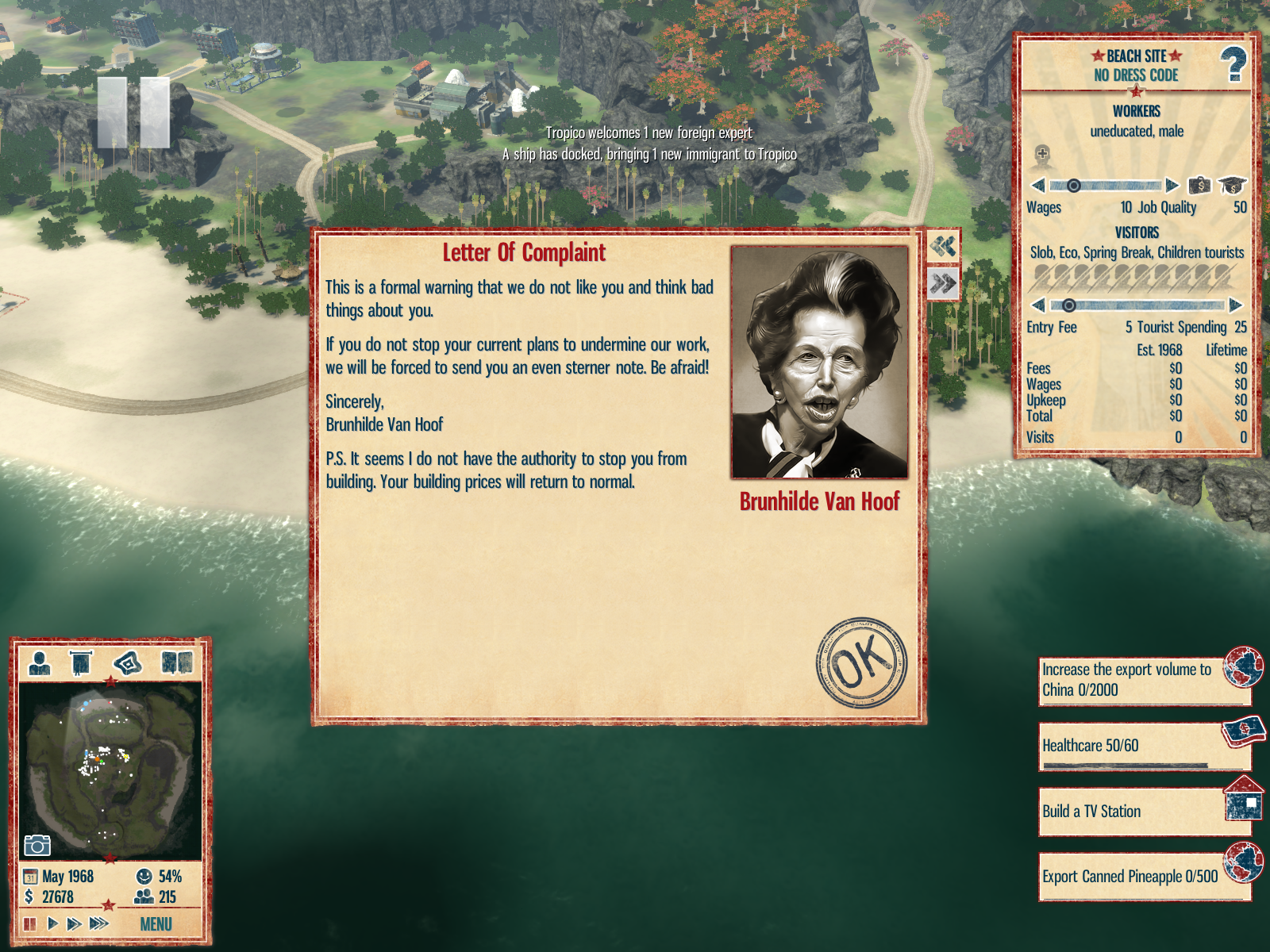Click the graduation cap icon
This screenshot has width=1270, height=952.
pos(1231,186)
